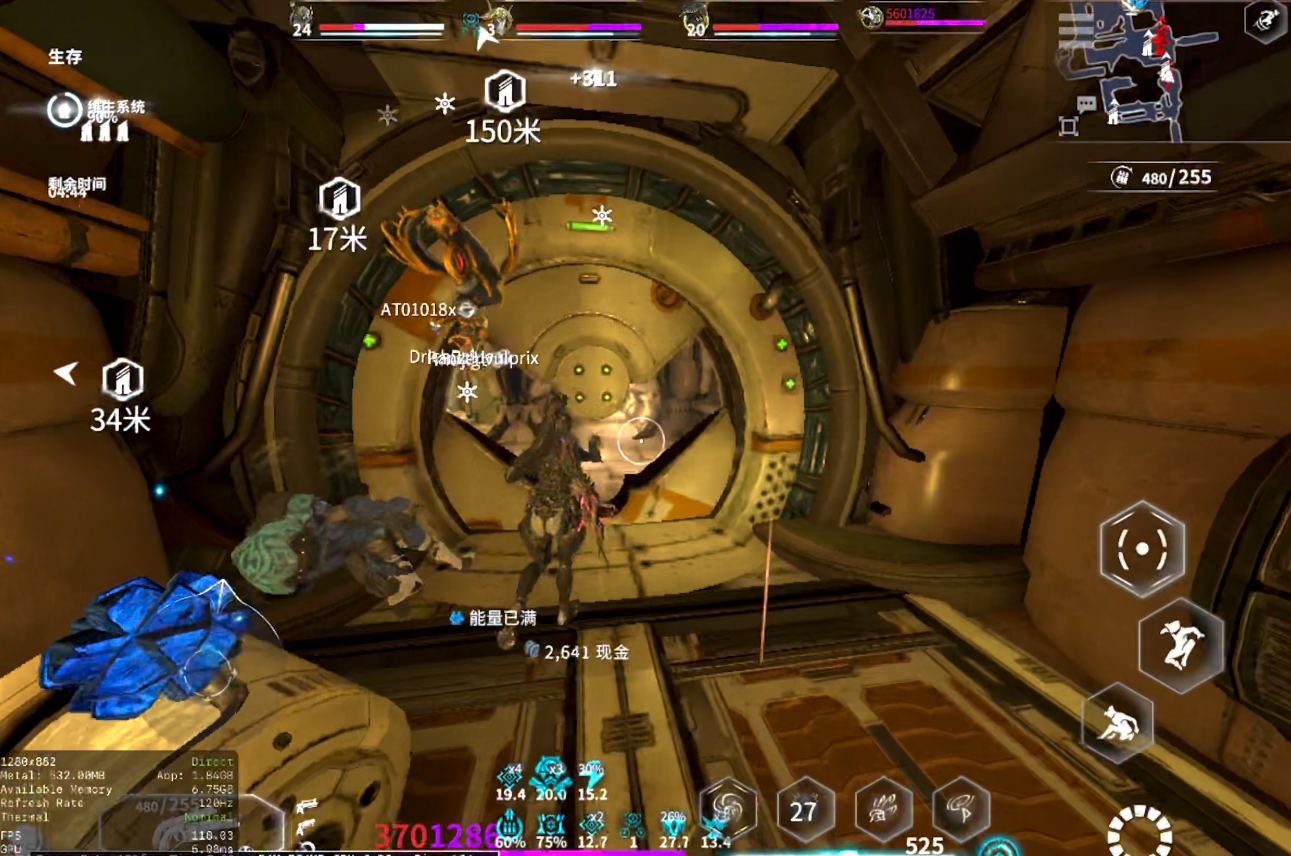Open the chat speech bubble

point(1086,104)
